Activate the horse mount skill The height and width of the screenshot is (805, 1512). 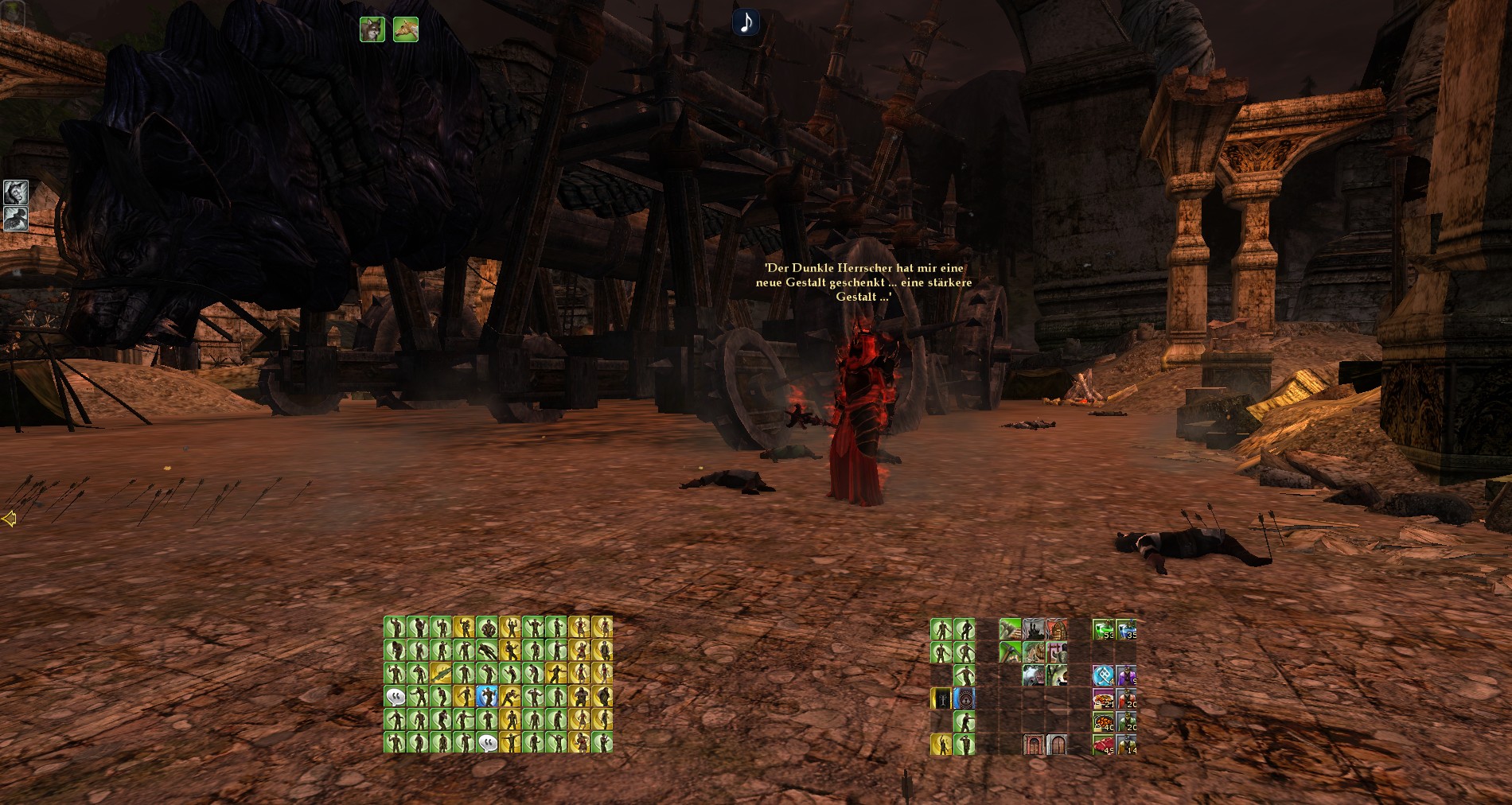[406, 29]
